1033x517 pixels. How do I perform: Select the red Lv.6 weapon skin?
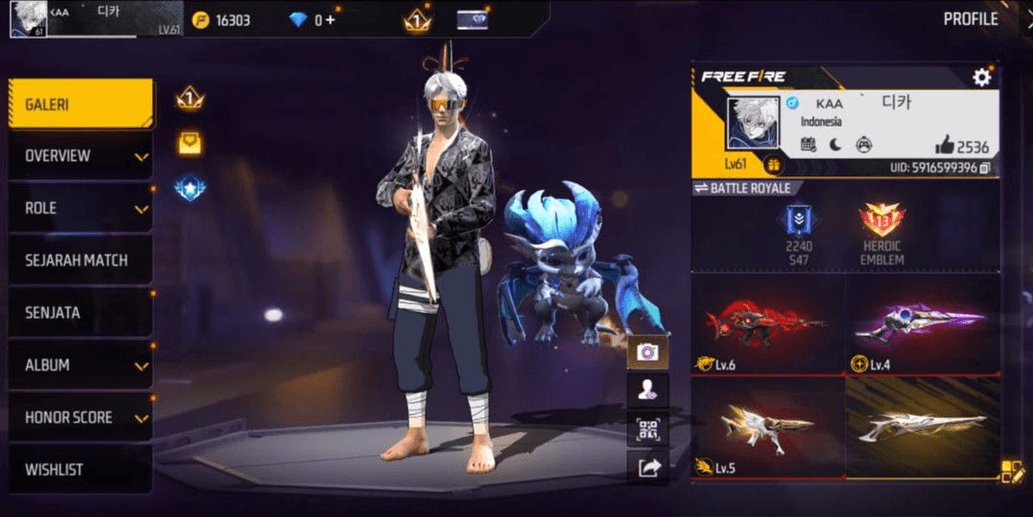(767, 324)
